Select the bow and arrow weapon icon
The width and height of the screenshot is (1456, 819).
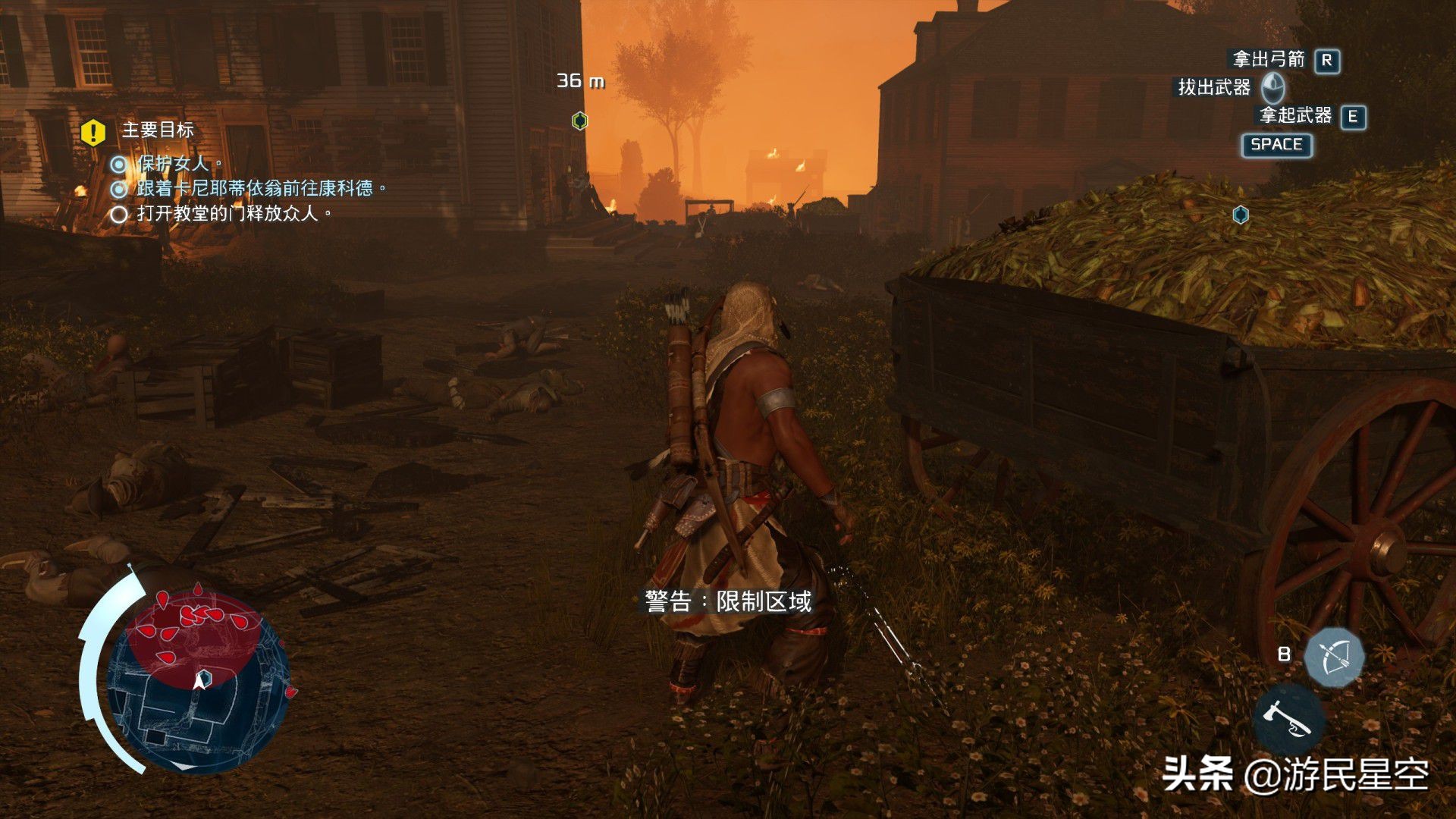[x=1334, y=657]
